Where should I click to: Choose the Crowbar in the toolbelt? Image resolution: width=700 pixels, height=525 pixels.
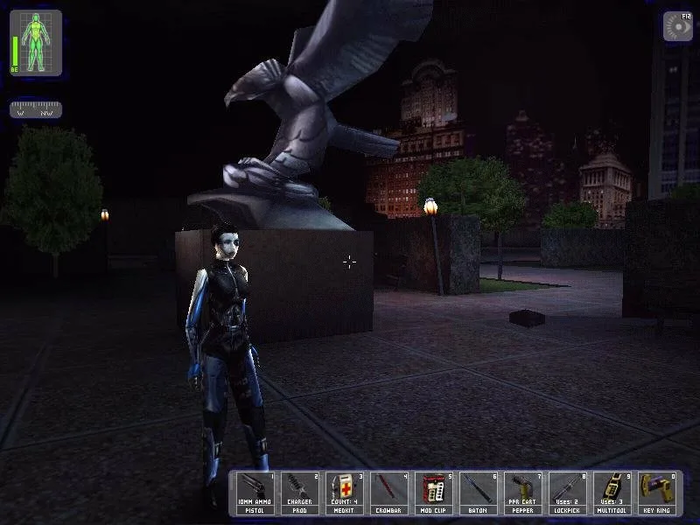[390, 493]
